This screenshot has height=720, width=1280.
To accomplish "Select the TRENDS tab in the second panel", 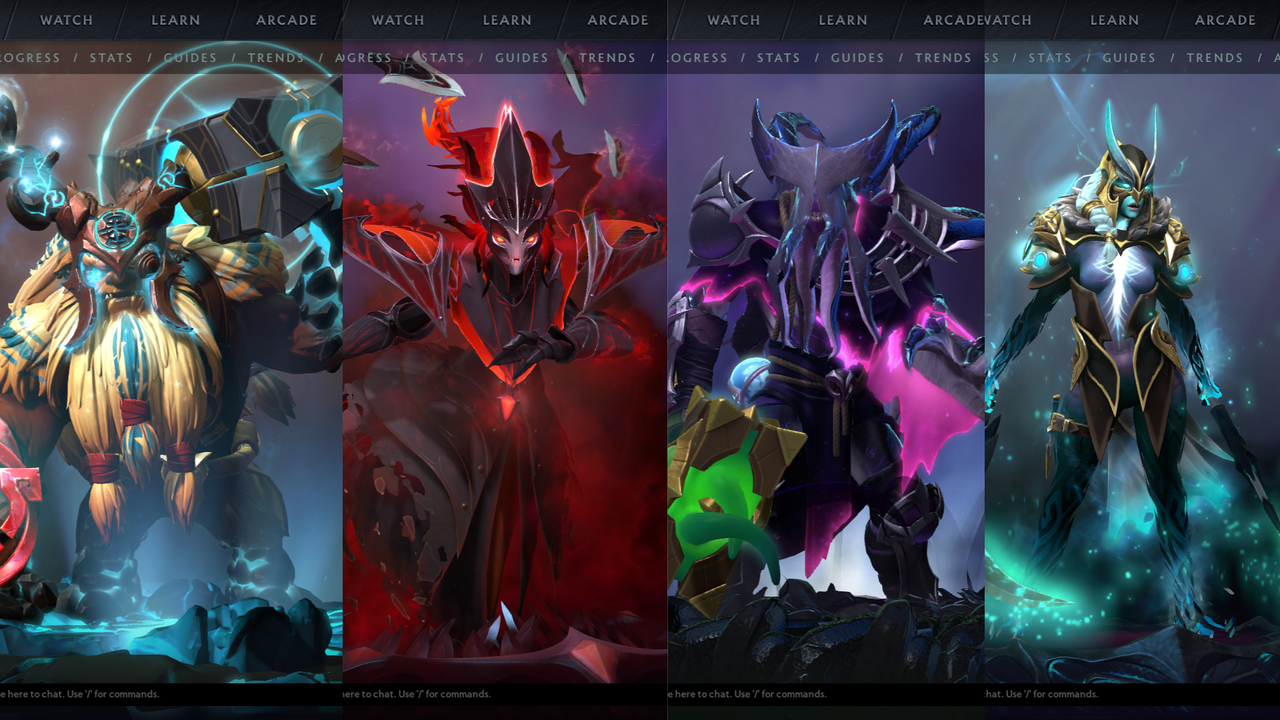I will [607, 58].
